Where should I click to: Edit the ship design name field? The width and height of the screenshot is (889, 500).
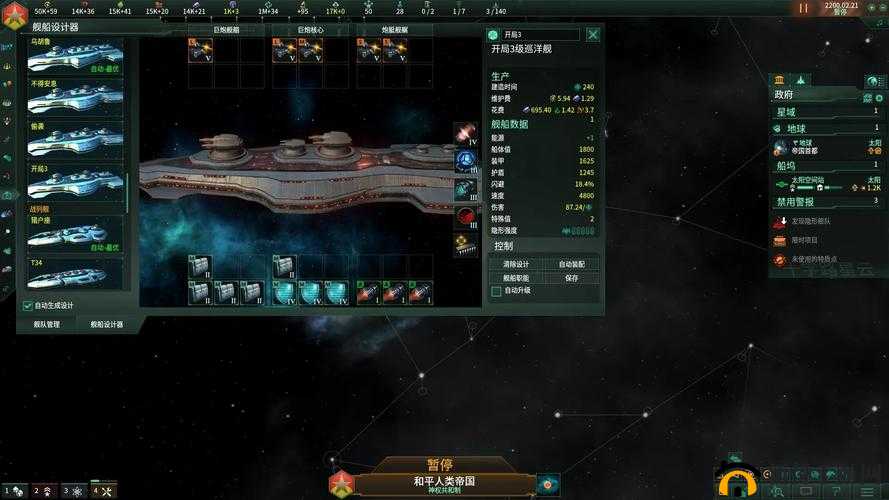pos(540,34)
